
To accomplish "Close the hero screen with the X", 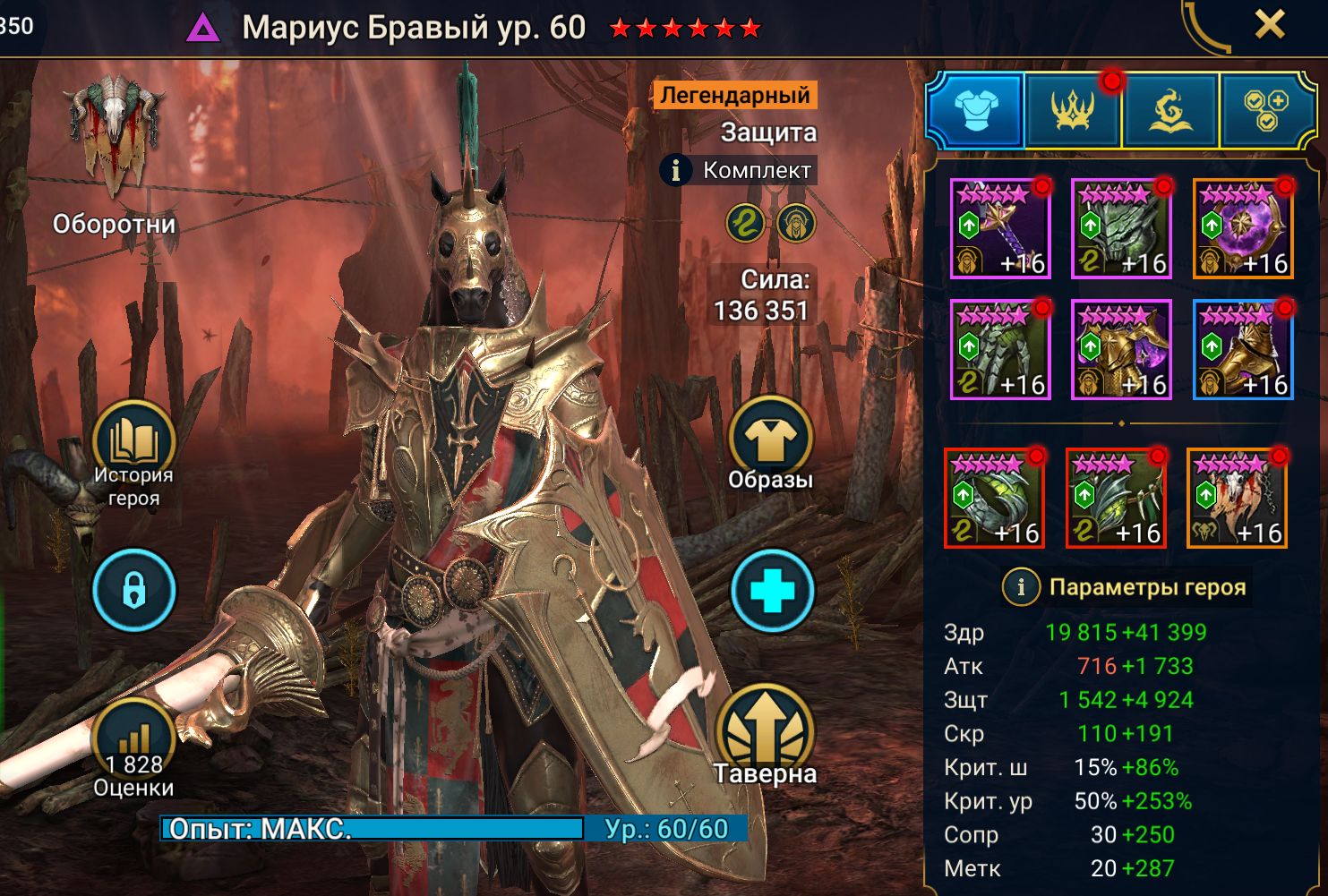I will click(x=1269, y=26).
